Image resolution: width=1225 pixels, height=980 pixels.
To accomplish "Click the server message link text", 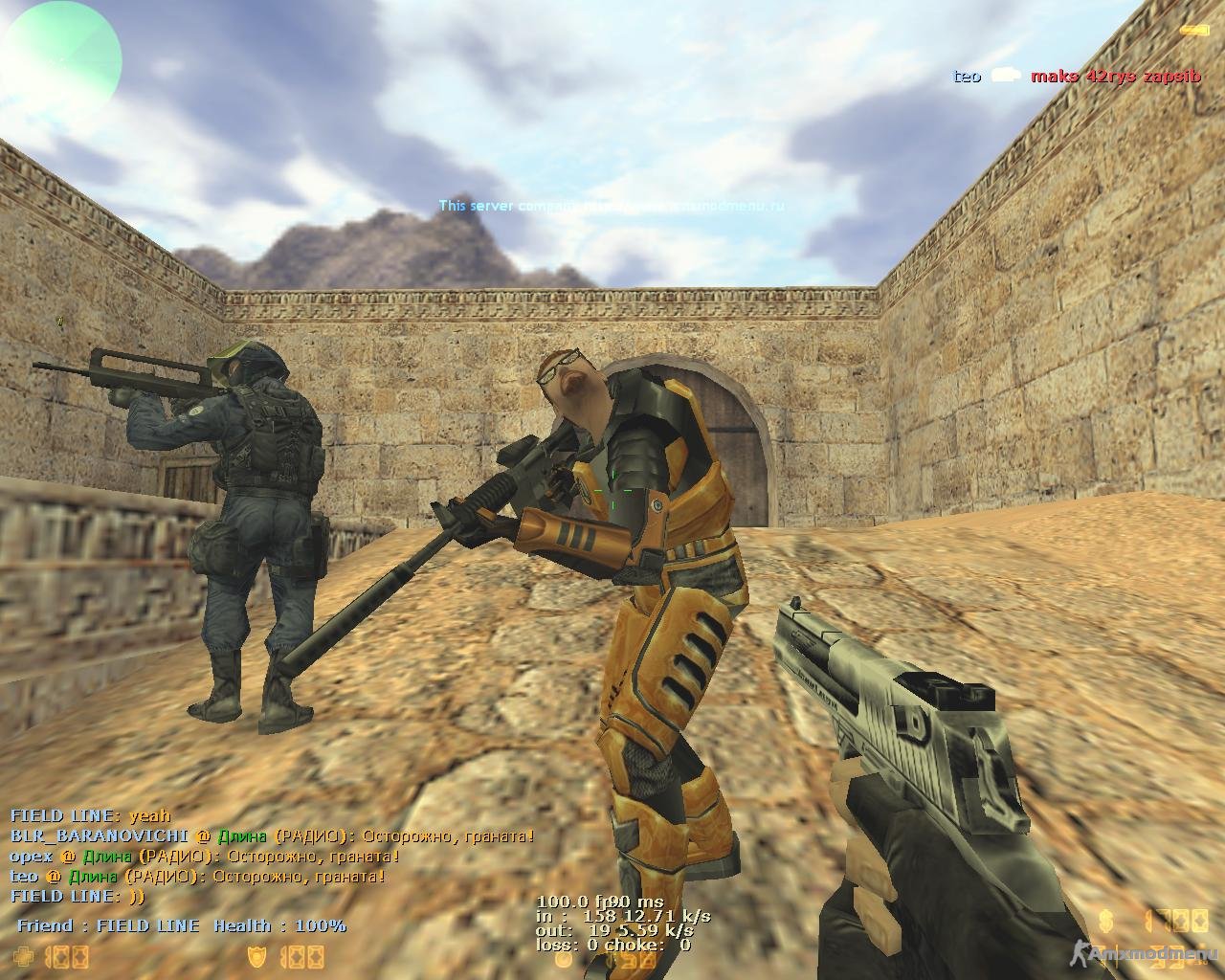I will [x=611, y=206].
